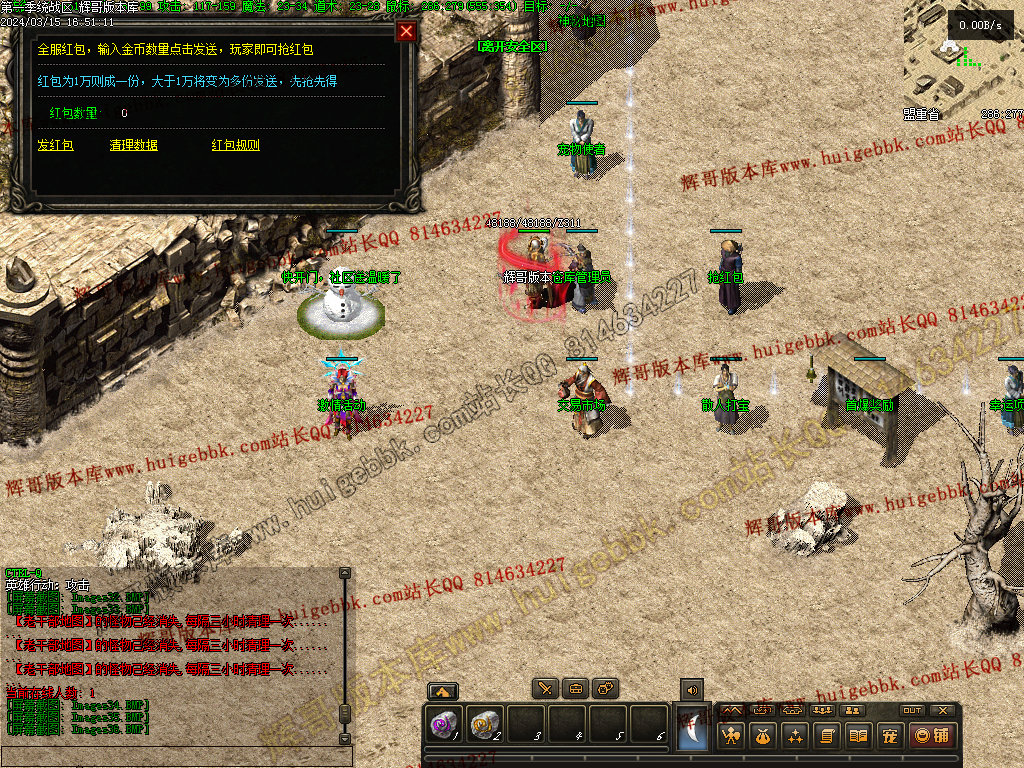The width and height of the screenshot is (1024, 768).
Task: Toggle the sound speaker button
Action: click(691, 689)
